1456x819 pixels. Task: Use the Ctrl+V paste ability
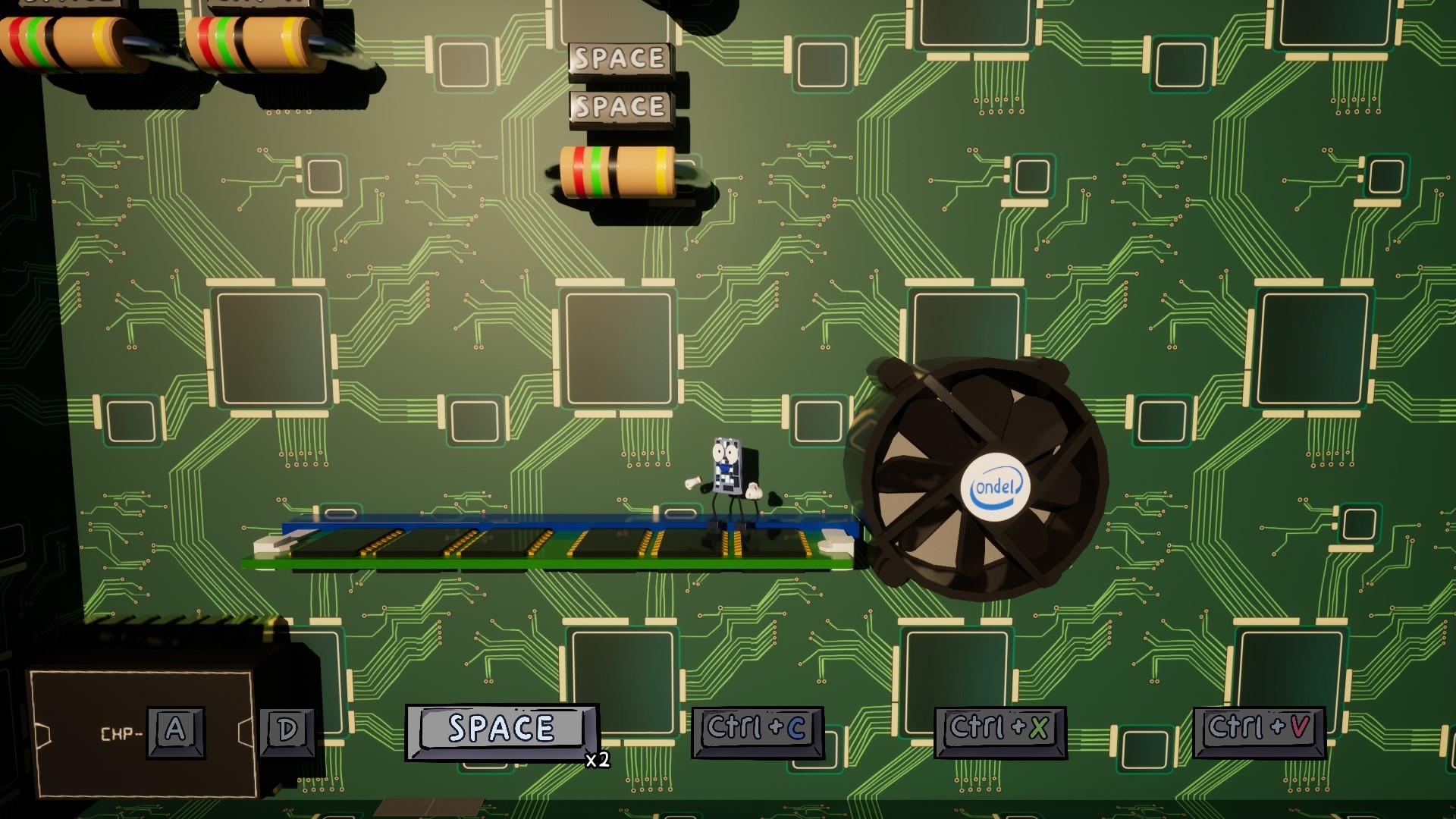[x=1258, y=730]
